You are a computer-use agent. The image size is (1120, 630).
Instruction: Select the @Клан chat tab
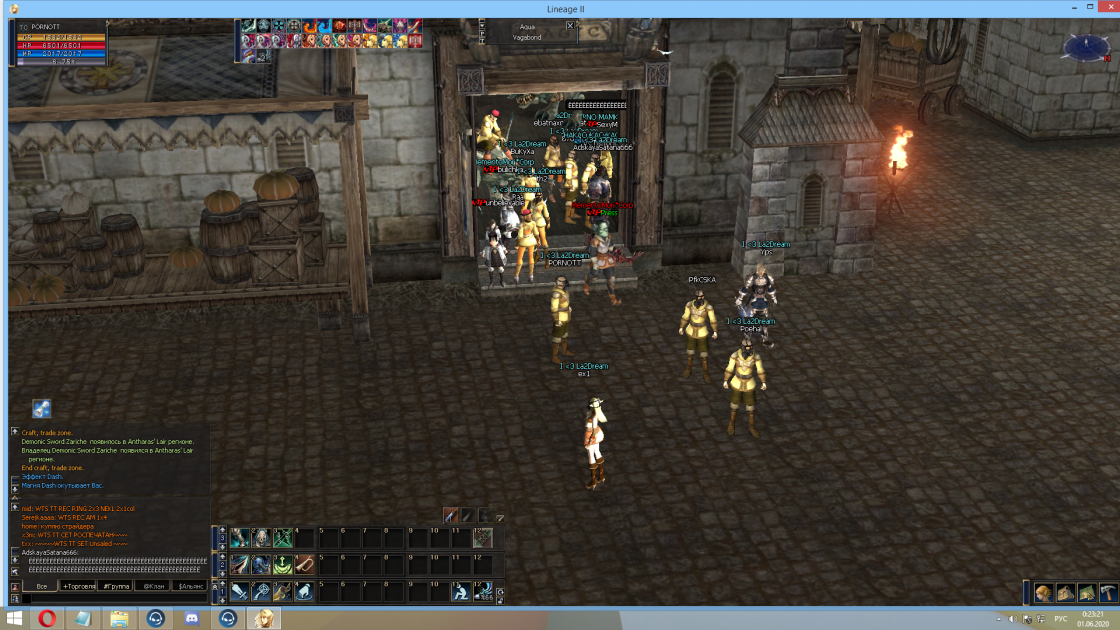154,586
